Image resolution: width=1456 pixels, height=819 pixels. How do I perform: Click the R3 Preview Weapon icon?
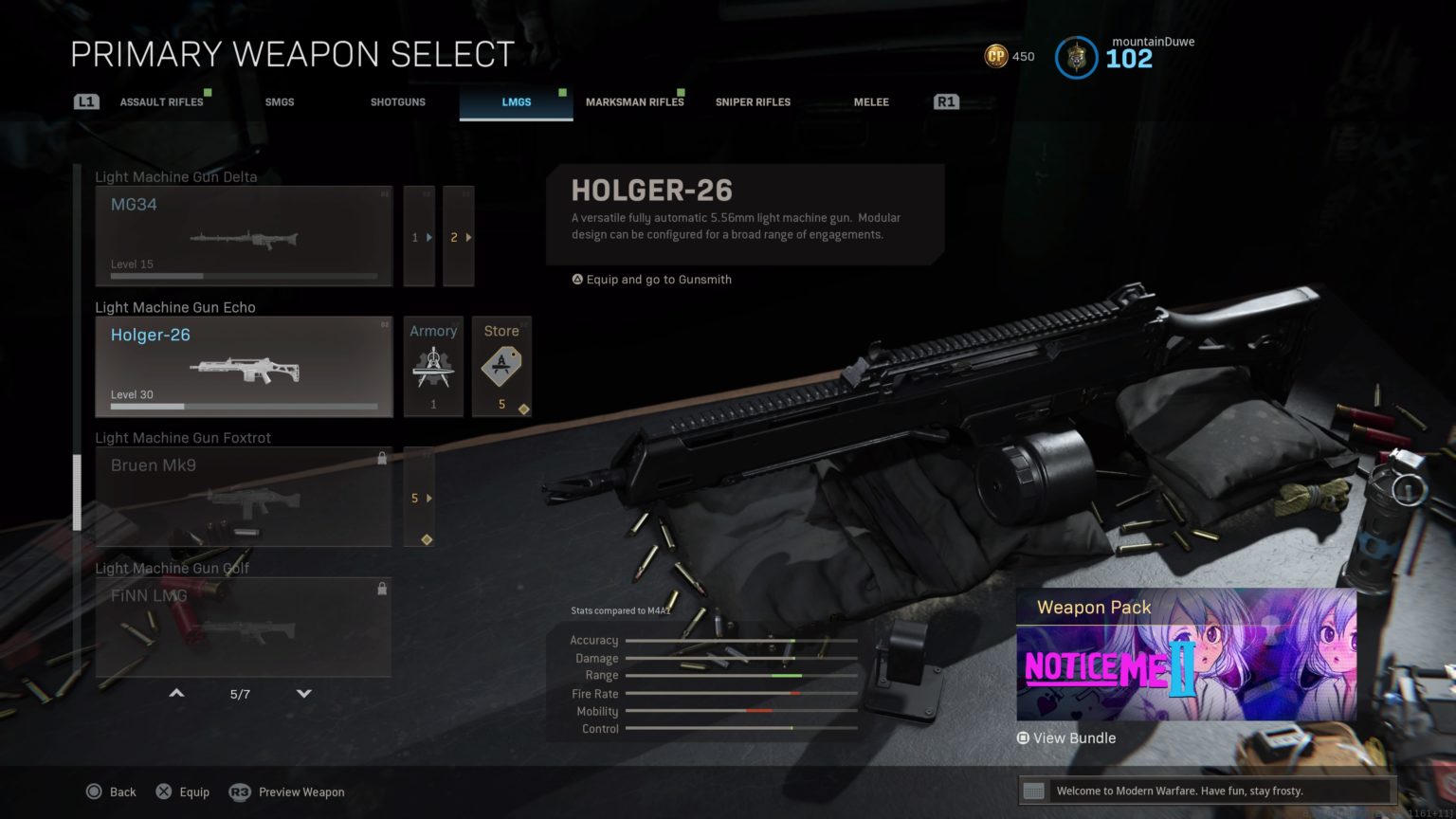(240, 792)
